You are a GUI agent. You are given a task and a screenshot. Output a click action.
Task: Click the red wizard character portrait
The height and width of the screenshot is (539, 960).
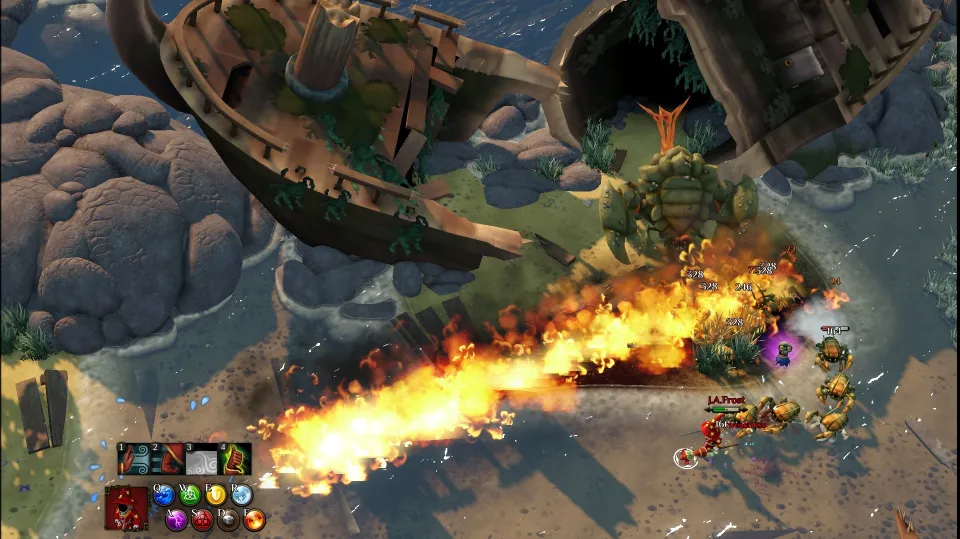pos(127,507)
